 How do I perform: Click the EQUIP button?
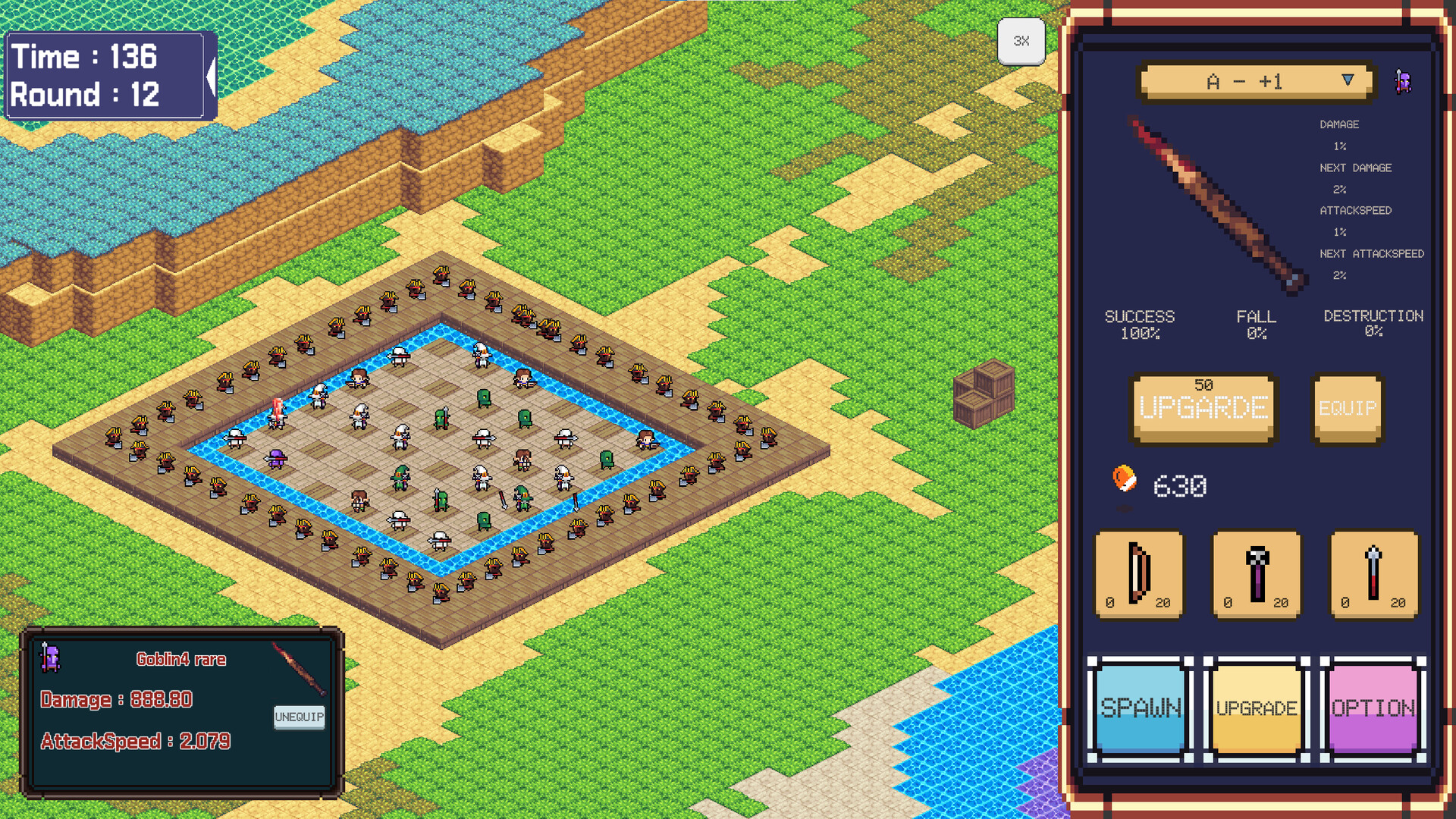(1347, 408)
